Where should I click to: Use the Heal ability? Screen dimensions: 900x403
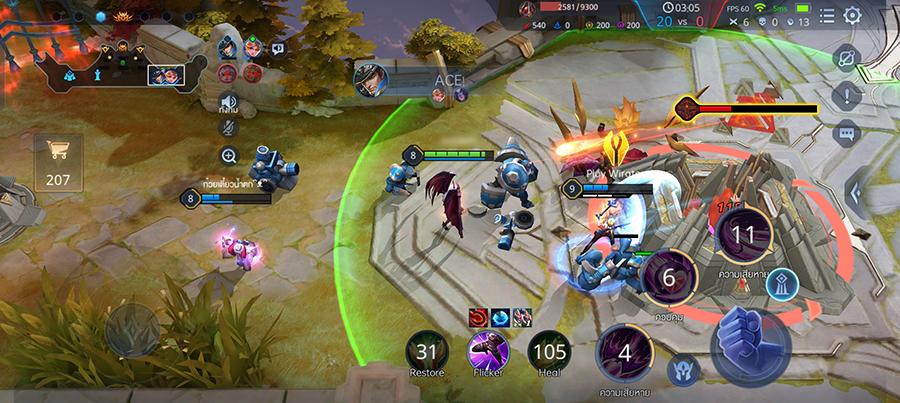pyautogui.click(x=548, y=351)
